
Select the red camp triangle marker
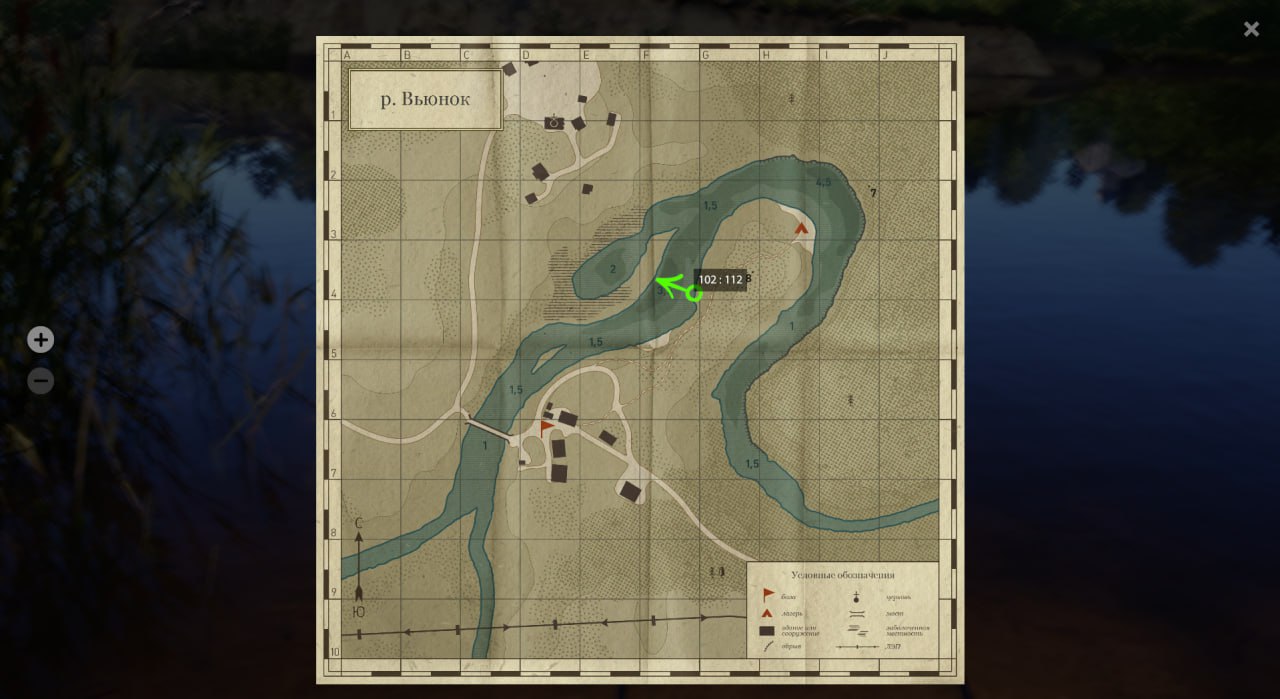pyautogui.click(x=801, y=228)
